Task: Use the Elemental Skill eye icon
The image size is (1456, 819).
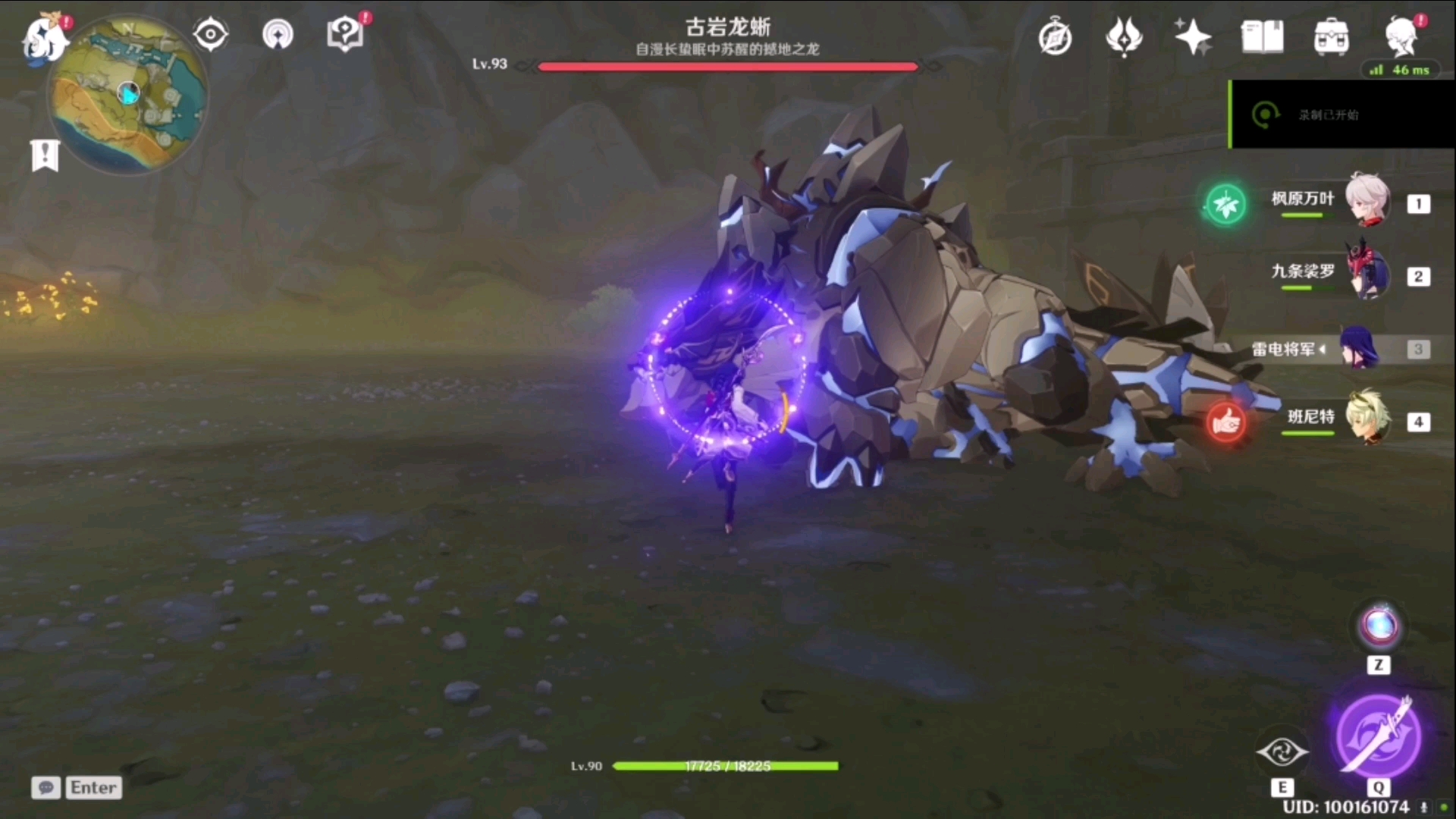Action: (x=1282, y=752)
